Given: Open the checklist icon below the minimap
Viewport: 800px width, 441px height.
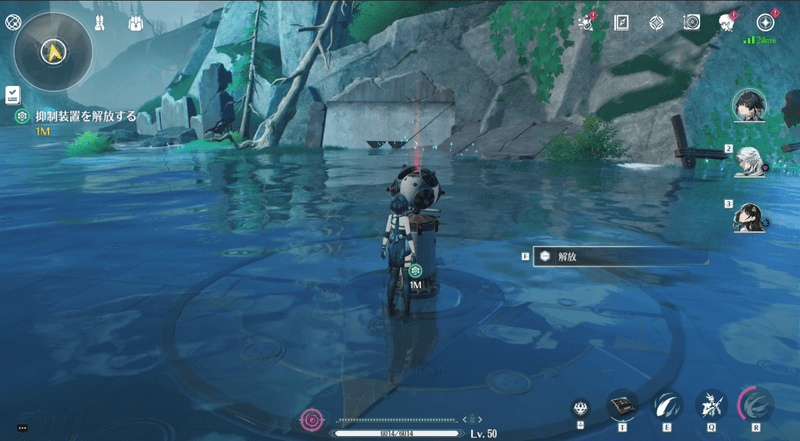Looking at the screenshot, I should click(x=12, y=95).
